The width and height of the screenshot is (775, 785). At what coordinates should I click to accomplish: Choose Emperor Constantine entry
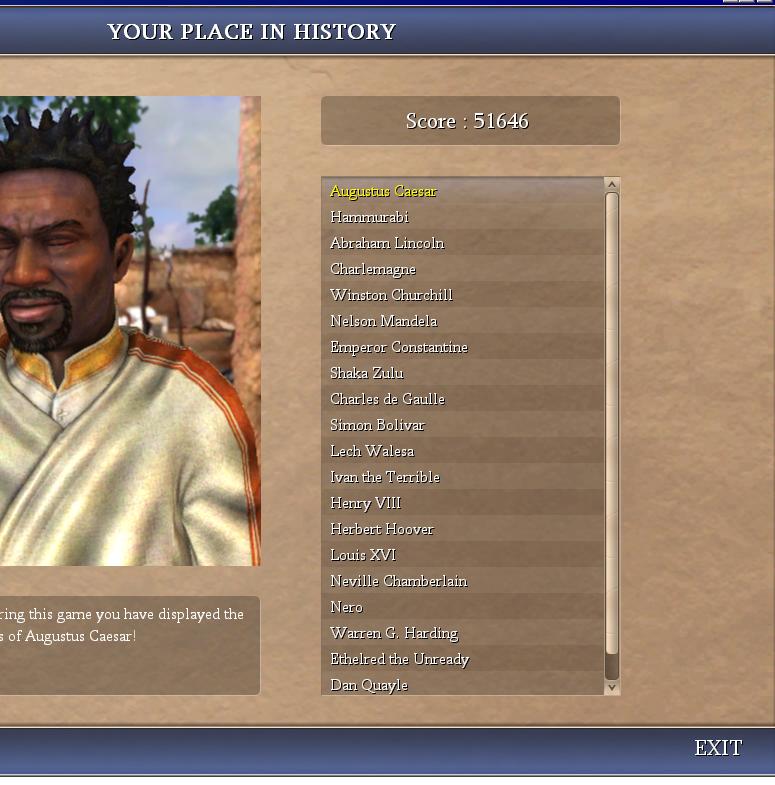399,347
